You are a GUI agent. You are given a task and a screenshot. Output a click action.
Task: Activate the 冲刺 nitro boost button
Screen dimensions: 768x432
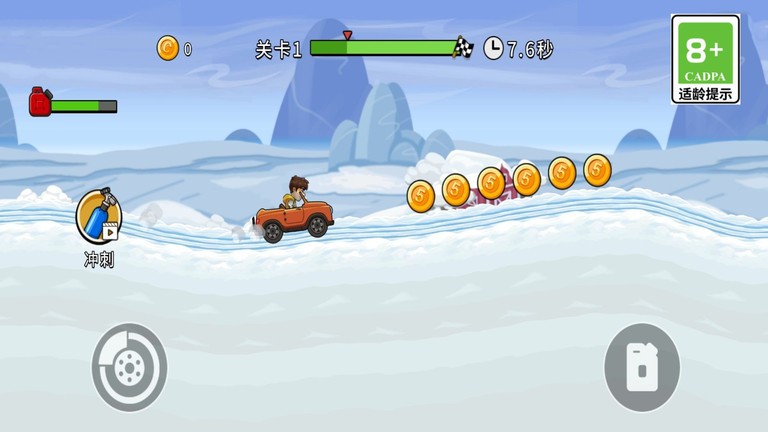pyautogui.click(x=99, y=217)
